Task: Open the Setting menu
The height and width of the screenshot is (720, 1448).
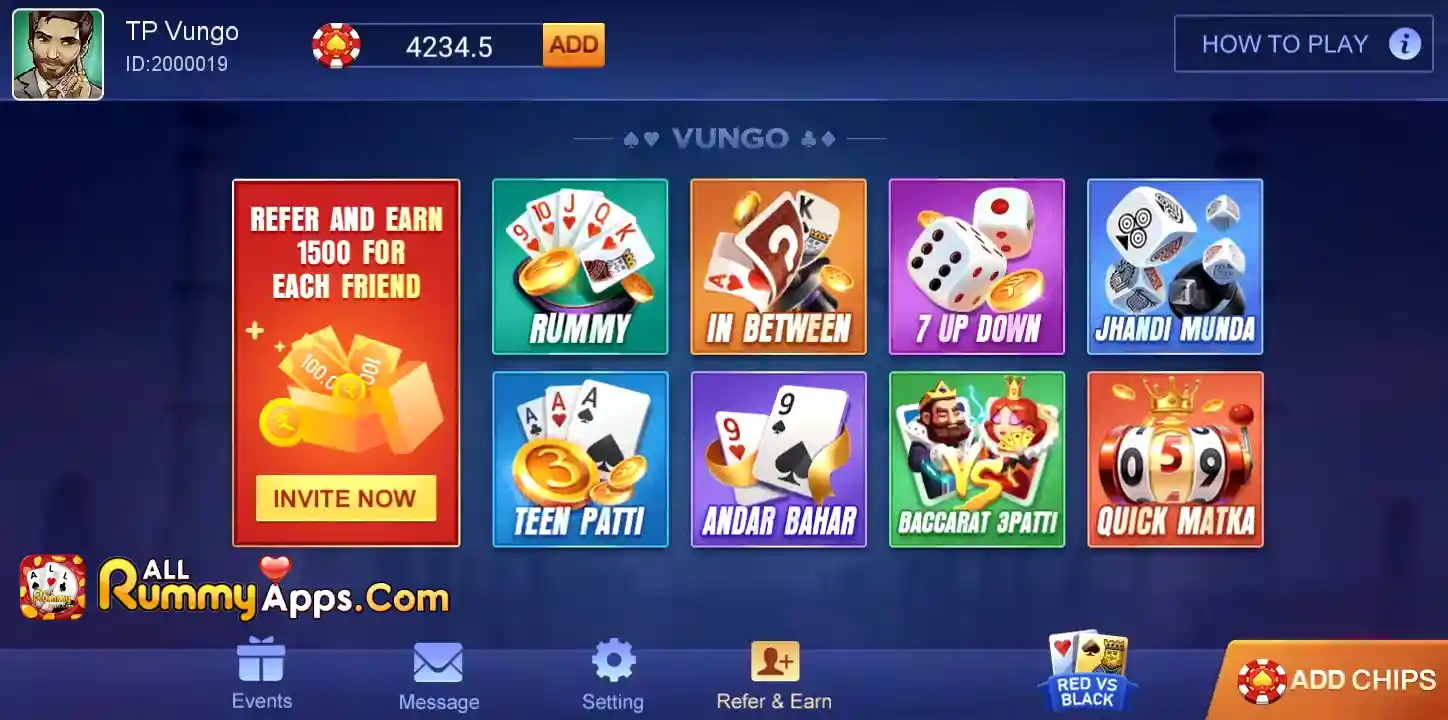Action: pos(613,672)
